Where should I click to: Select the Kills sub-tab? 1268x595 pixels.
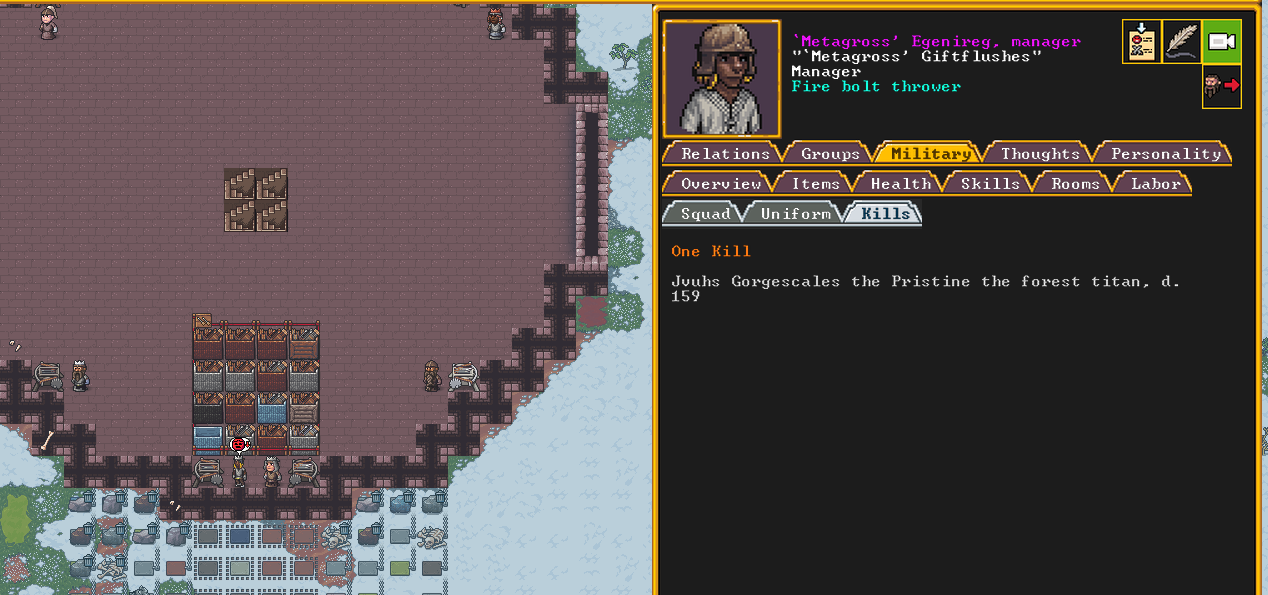click(x=884, y=214)
